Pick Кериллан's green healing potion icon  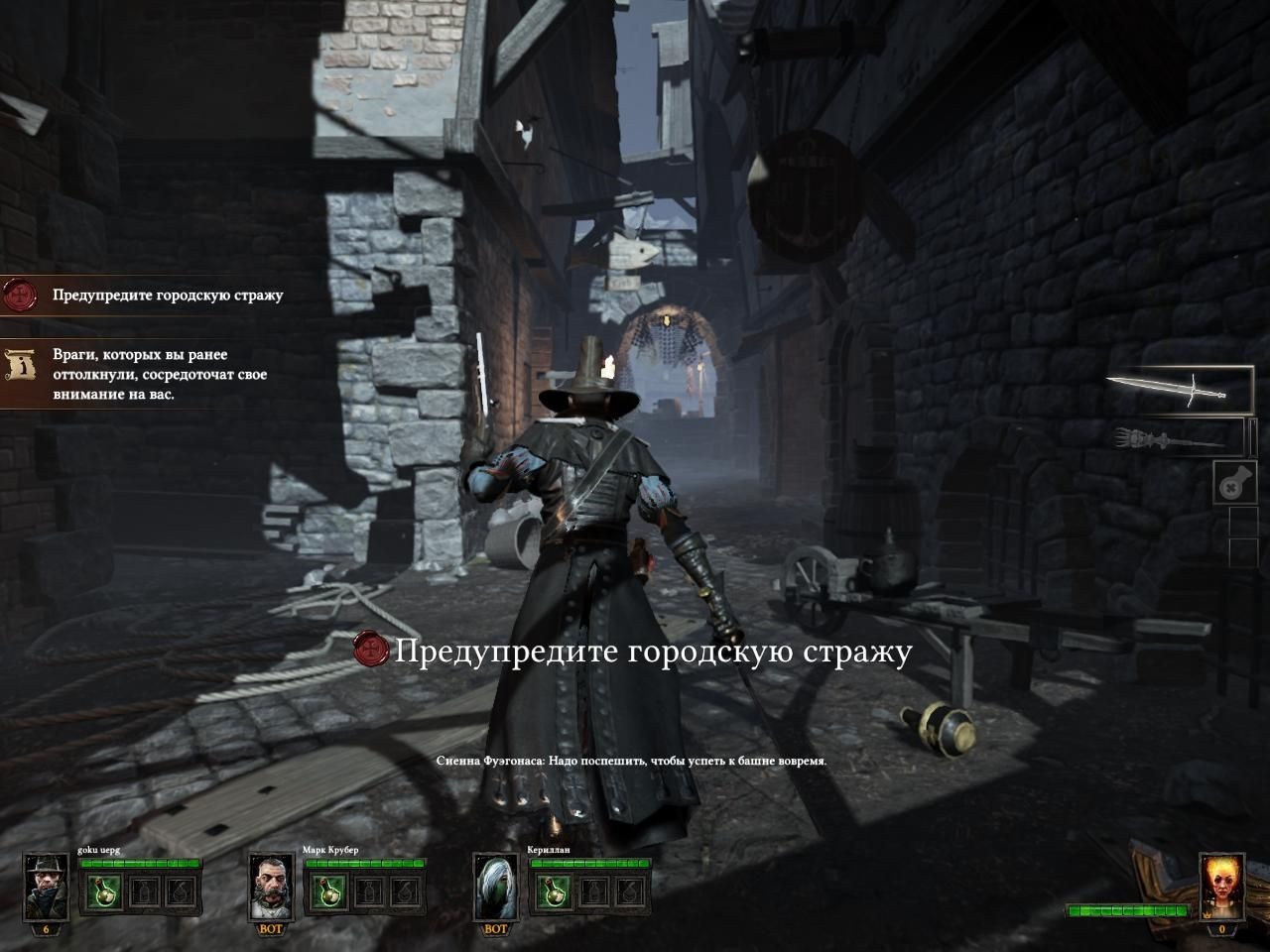[x=552, y=892]
